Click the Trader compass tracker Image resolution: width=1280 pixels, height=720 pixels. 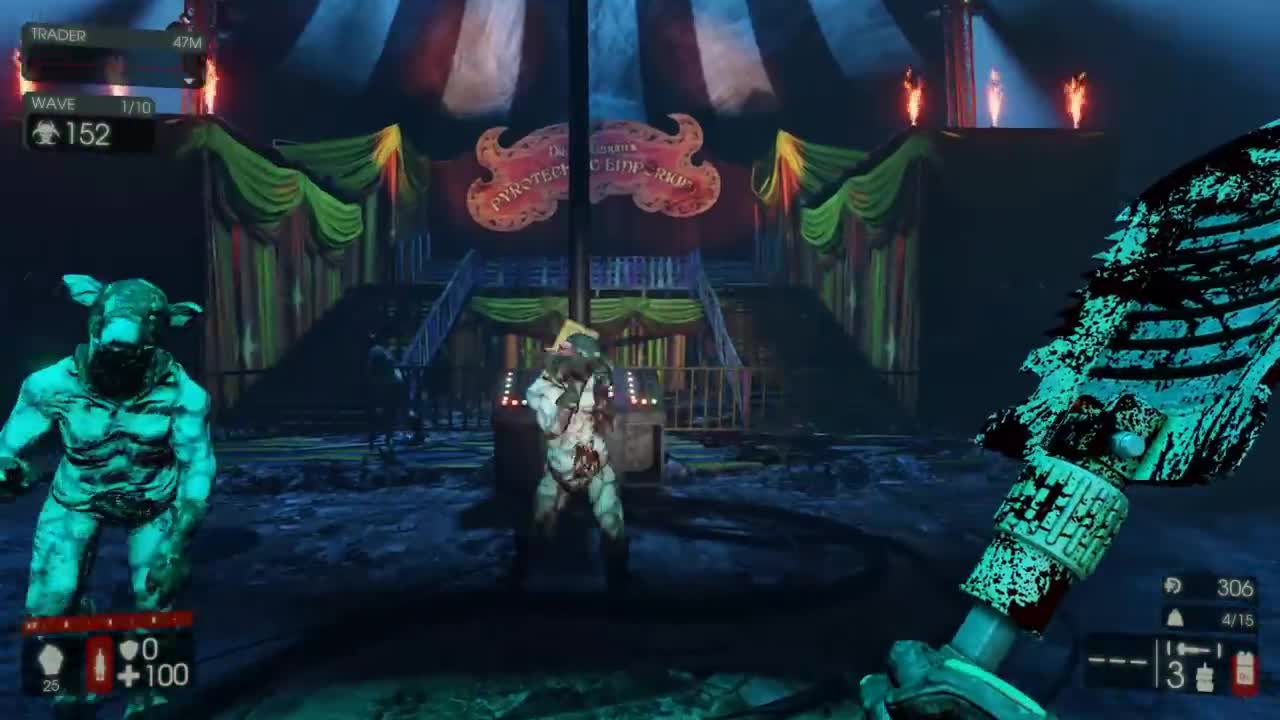[114, 57]
